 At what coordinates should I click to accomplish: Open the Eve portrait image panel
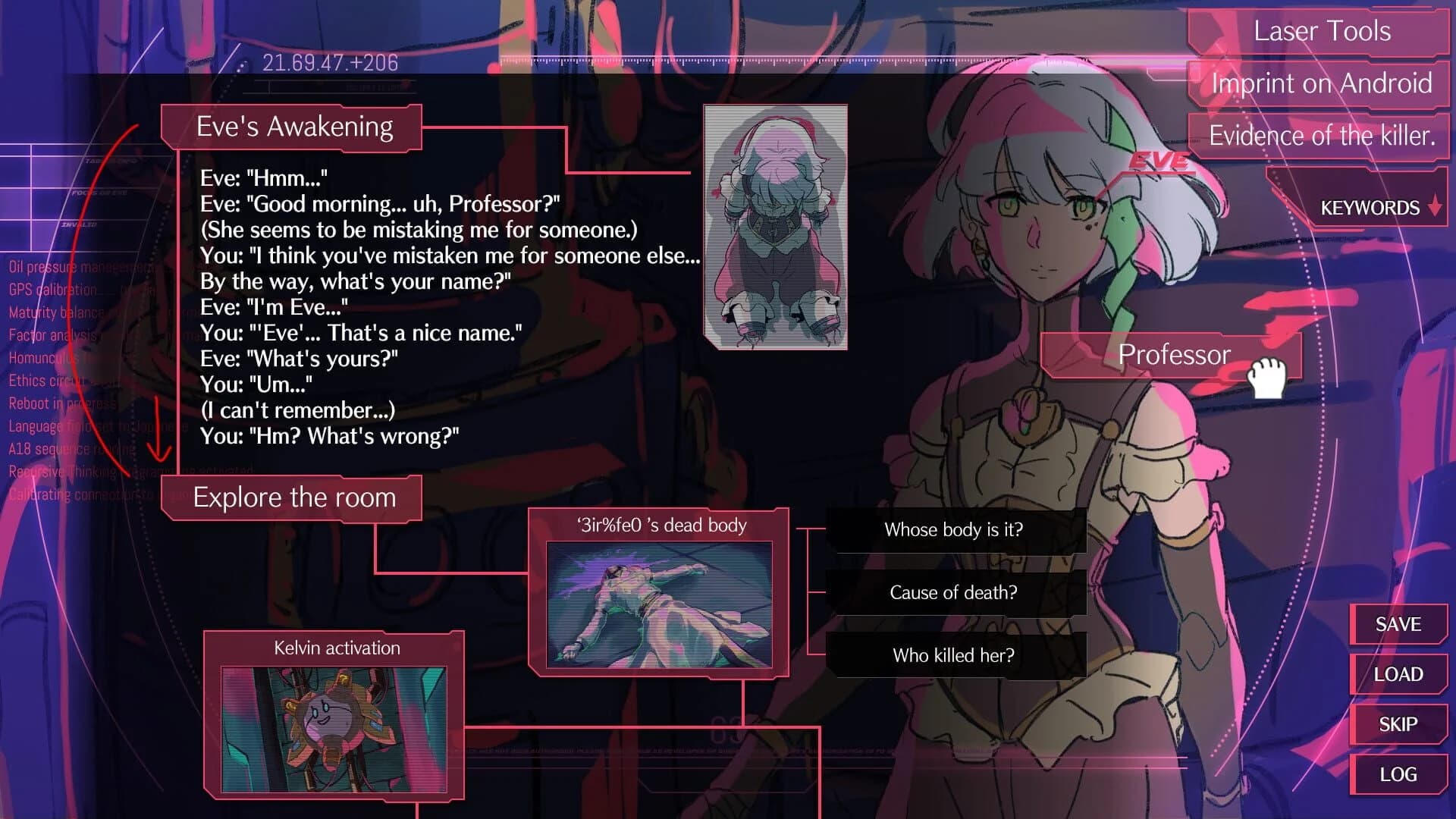tap(776, 229)
